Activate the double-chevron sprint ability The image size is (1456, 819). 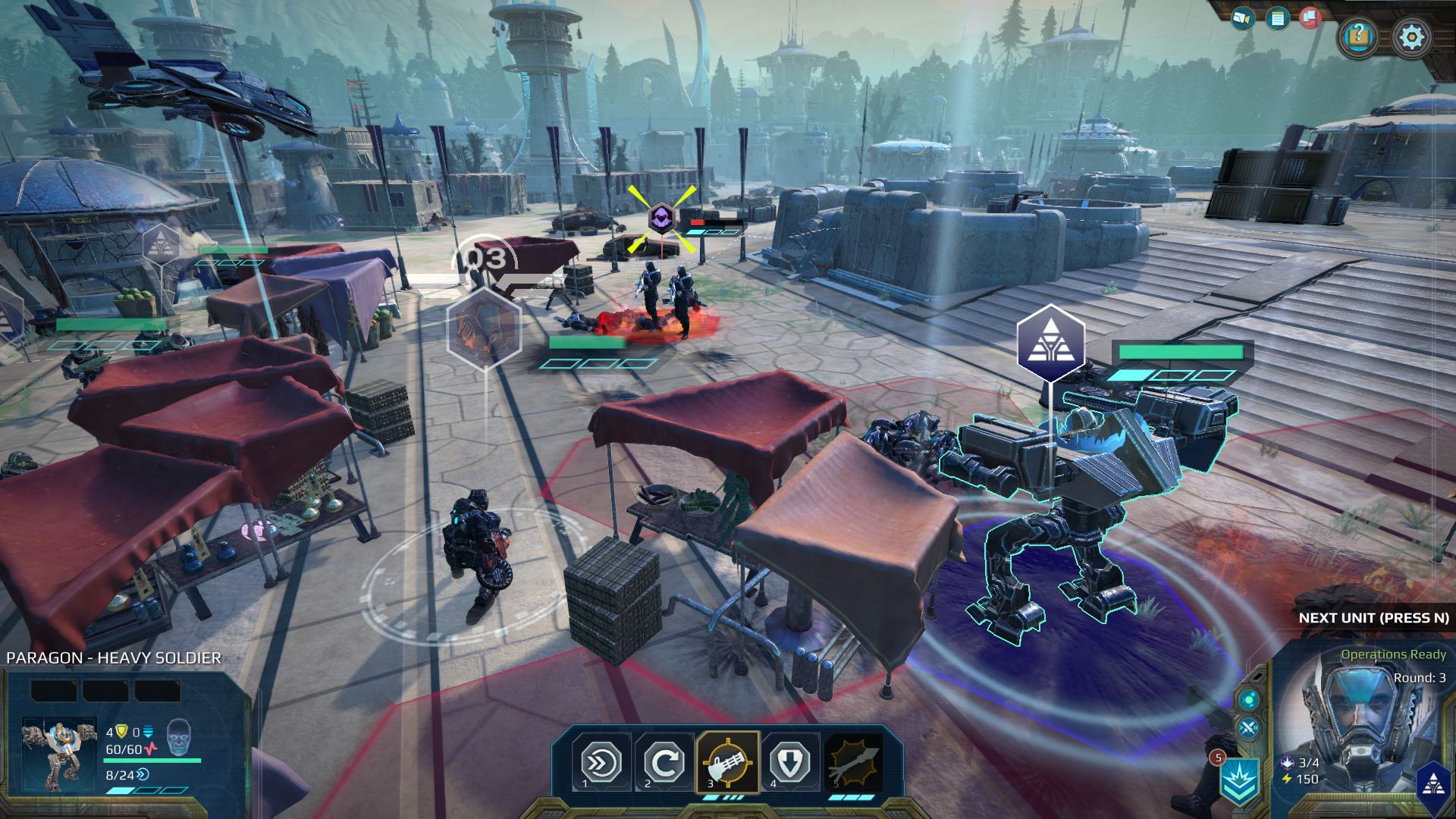(601, 761)
